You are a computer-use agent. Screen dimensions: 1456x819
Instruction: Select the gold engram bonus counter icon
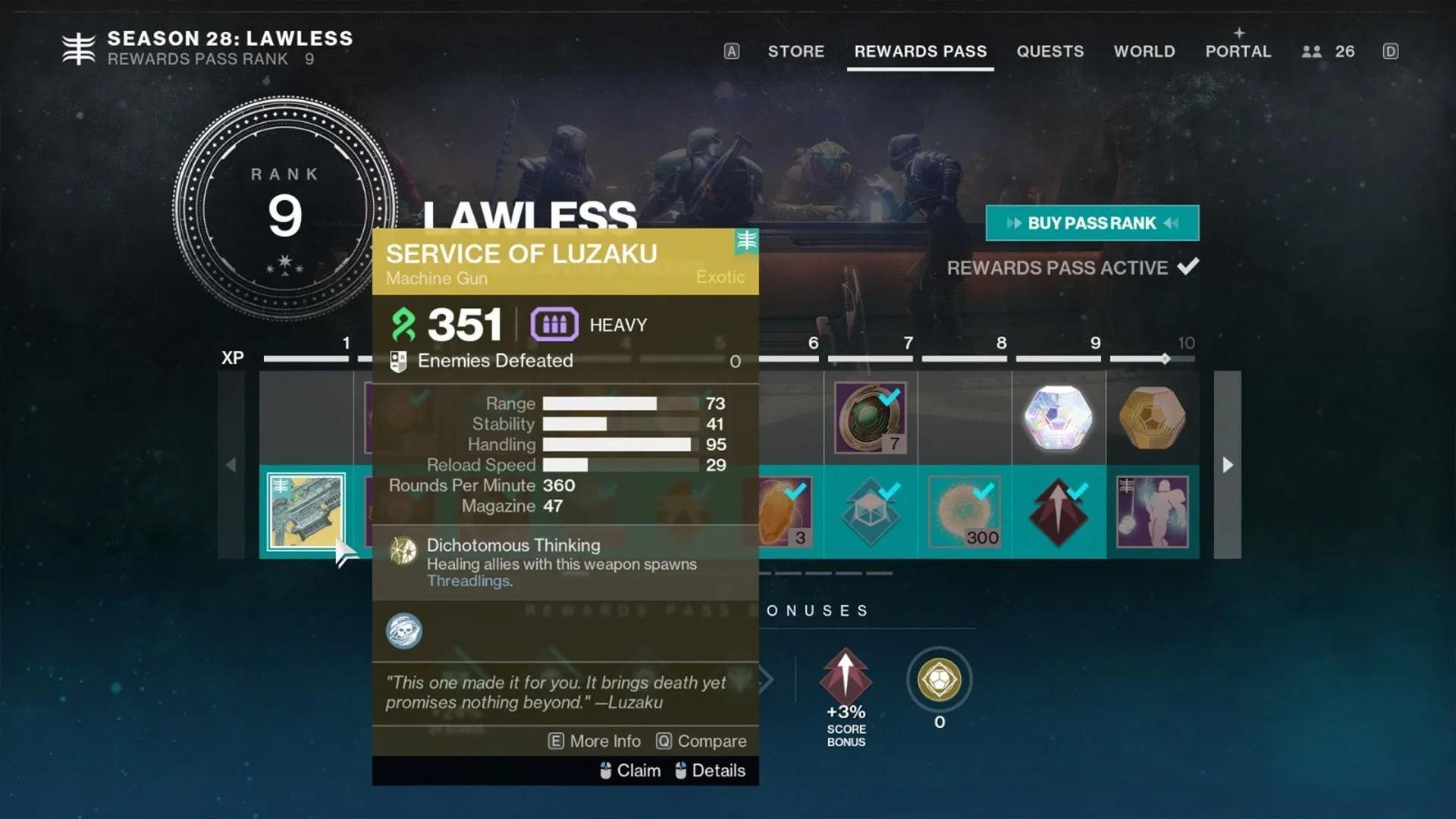point(939,679)
